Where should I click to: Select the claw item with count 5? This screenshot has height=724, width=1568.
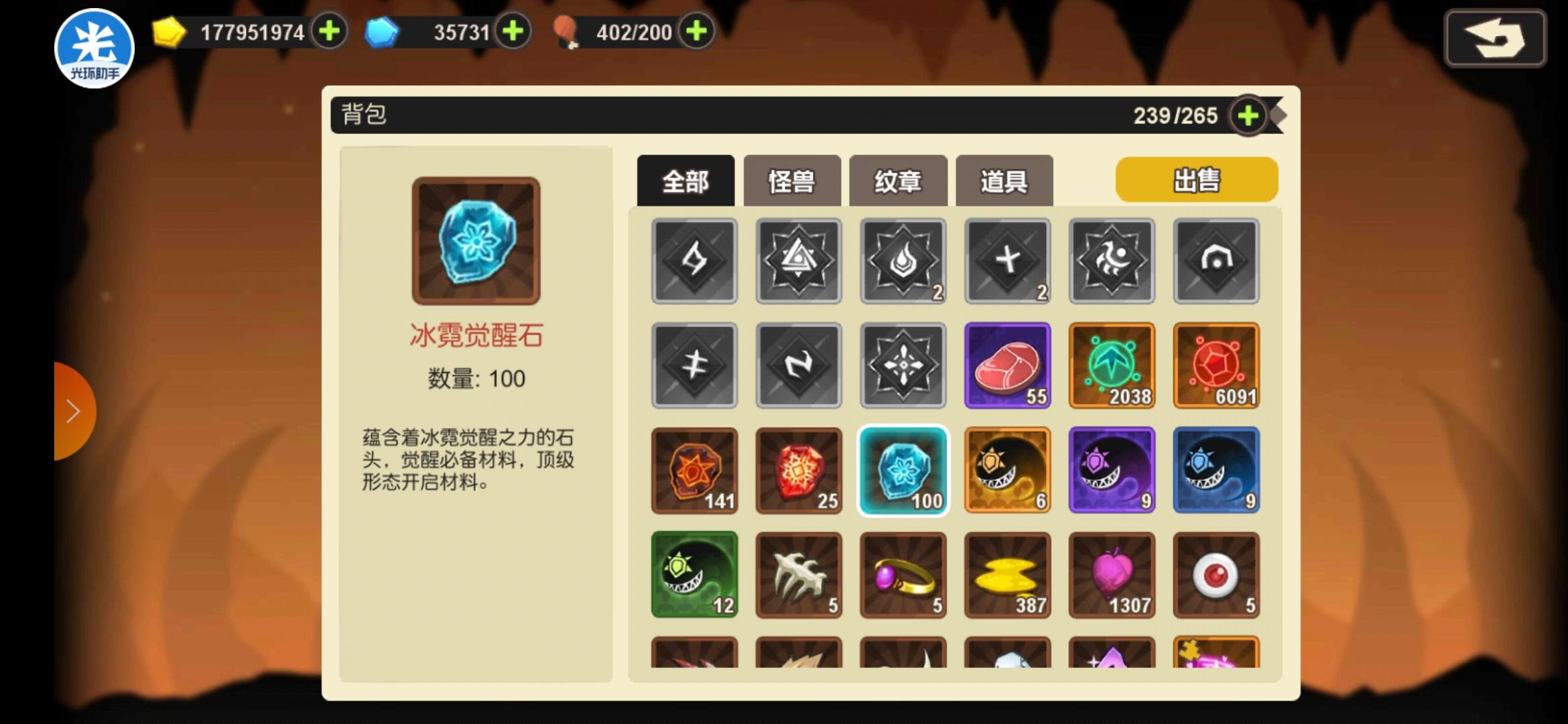pyautogui.click(x=798, y=575)
